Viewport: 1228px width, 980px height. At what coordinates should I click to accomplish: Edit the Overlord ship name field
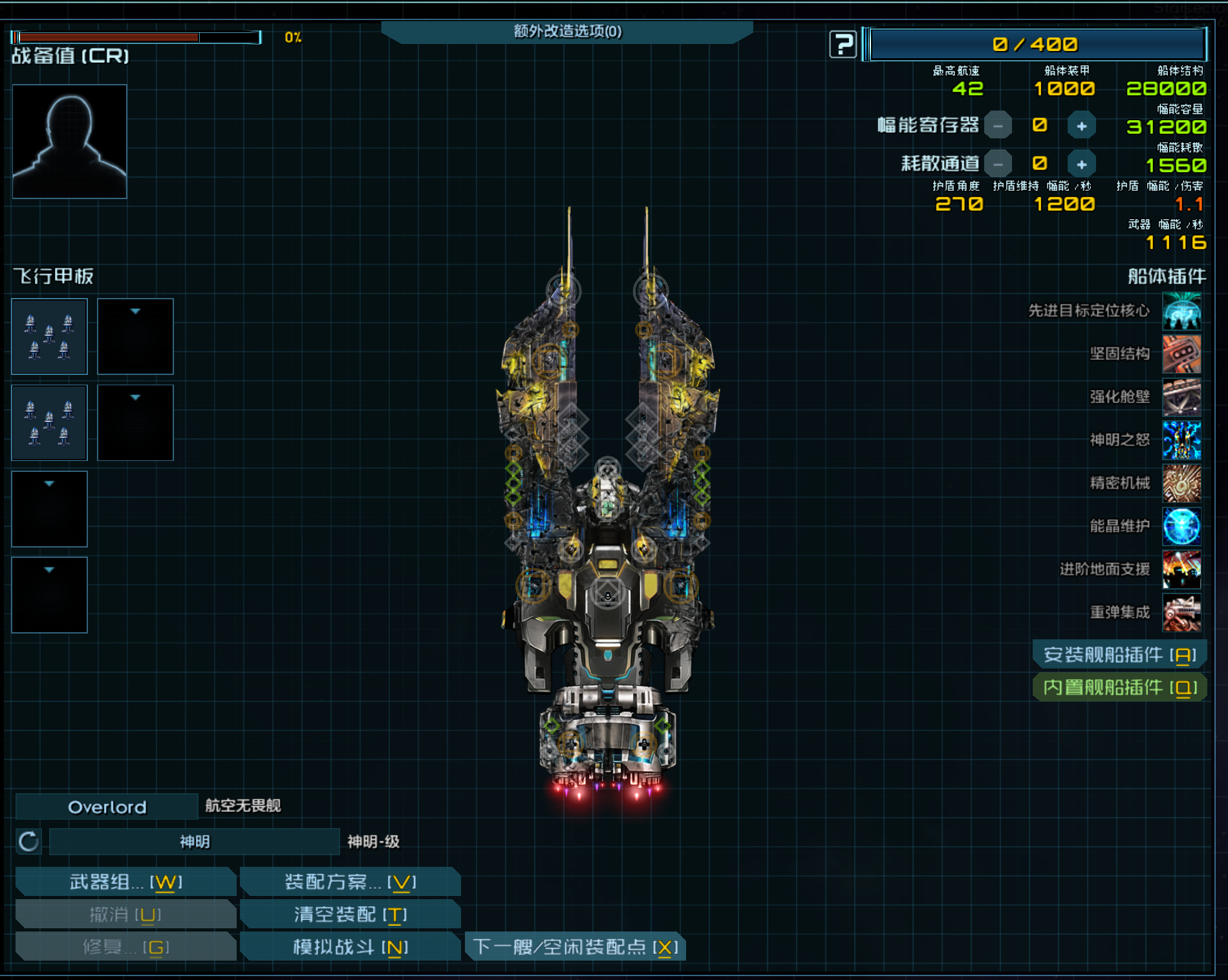coord(107,807)
